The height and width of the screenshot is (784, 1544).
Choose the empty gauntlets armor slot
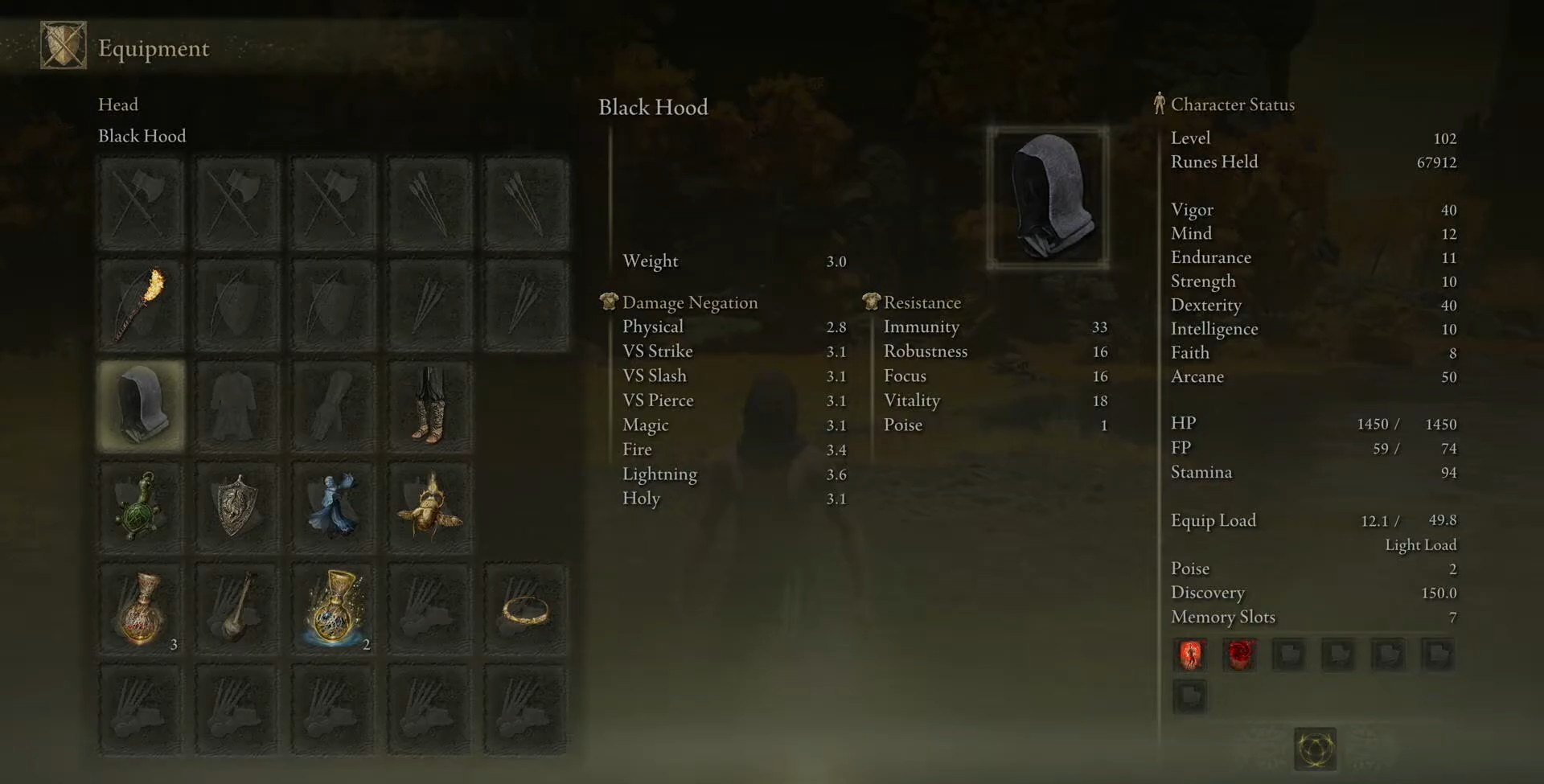[334, 405]
